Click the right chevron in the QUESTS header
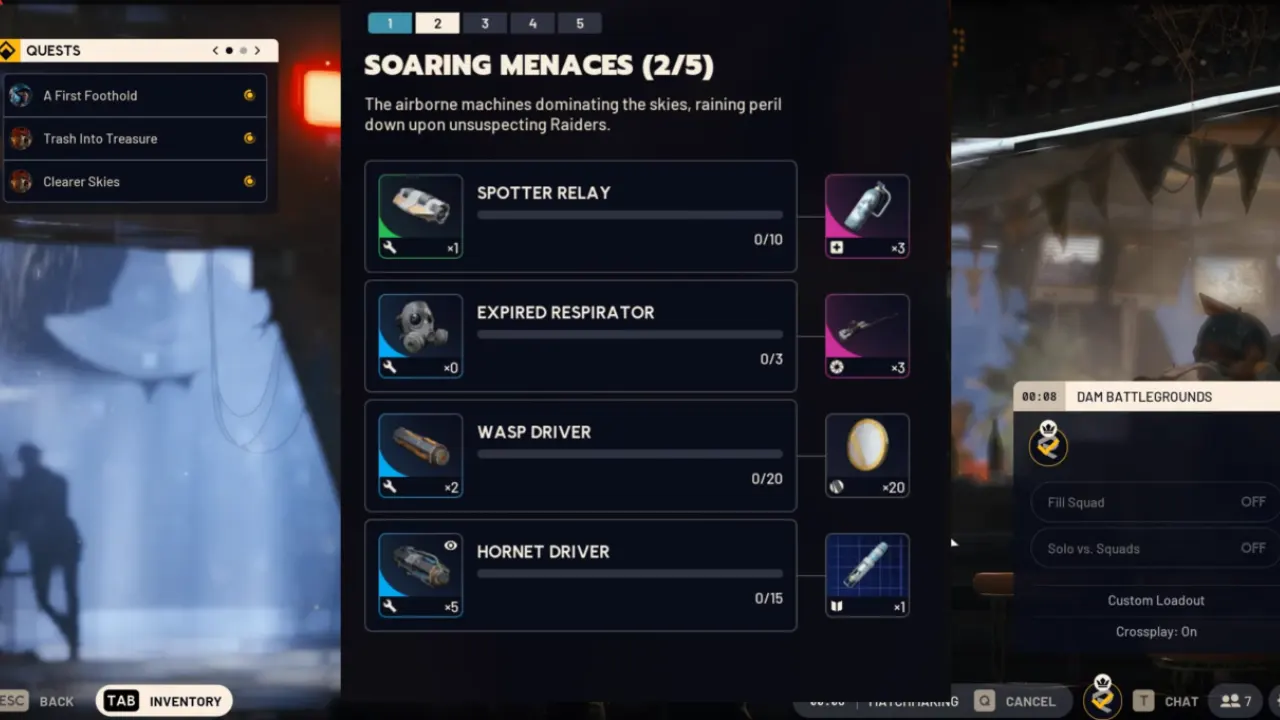 (x=257, y=49)
